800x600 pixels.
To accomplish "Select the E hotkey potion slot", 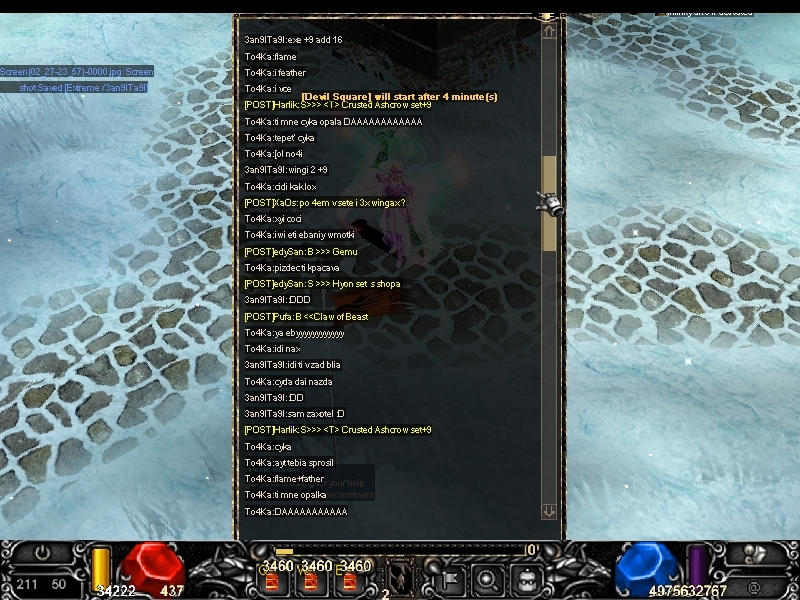I will click(x=346, y=581).
